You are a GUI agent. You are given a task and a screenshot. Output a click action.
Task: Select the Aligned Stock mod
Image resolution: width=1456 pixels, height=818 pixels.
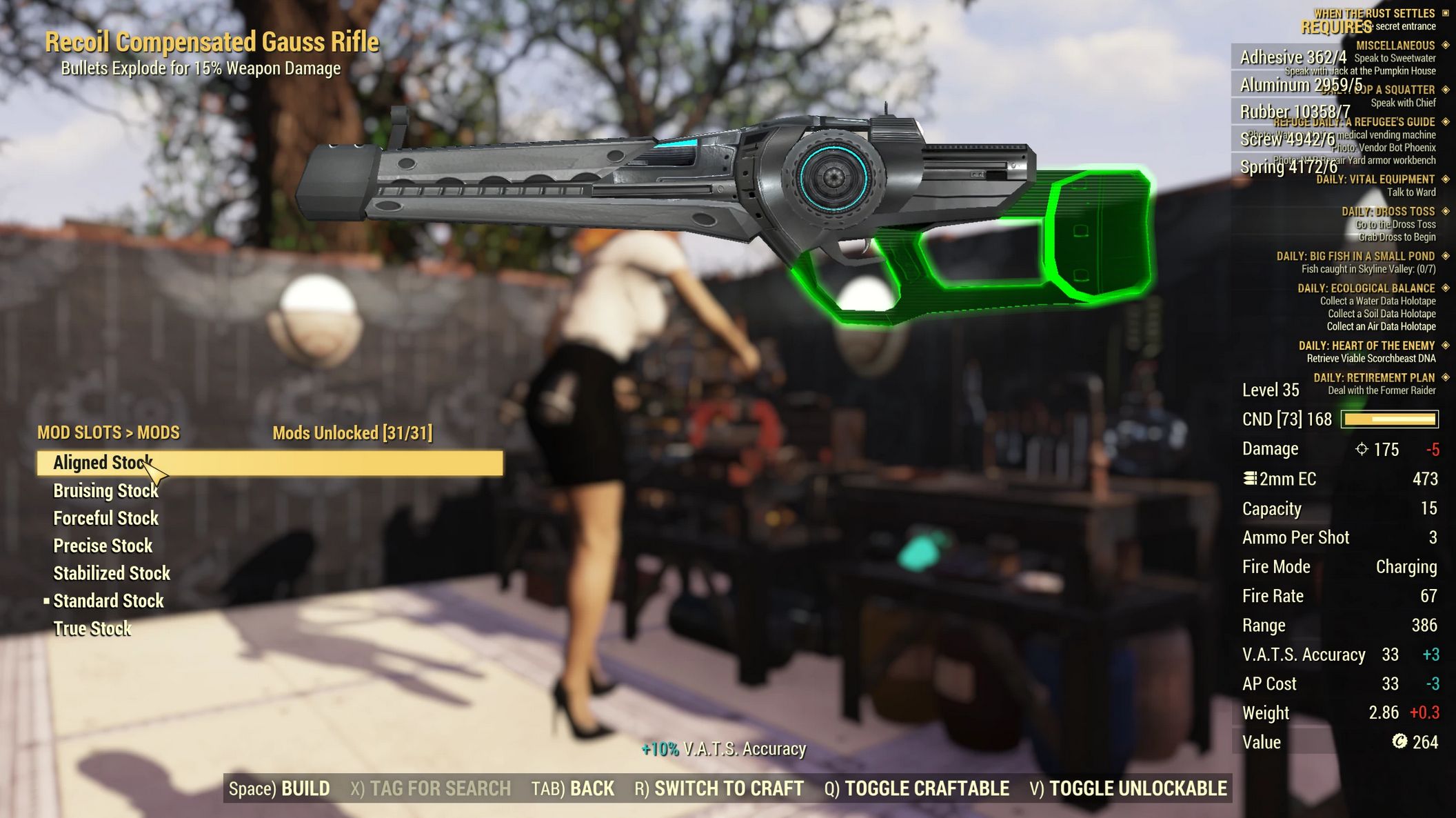(x=103, y=463)
